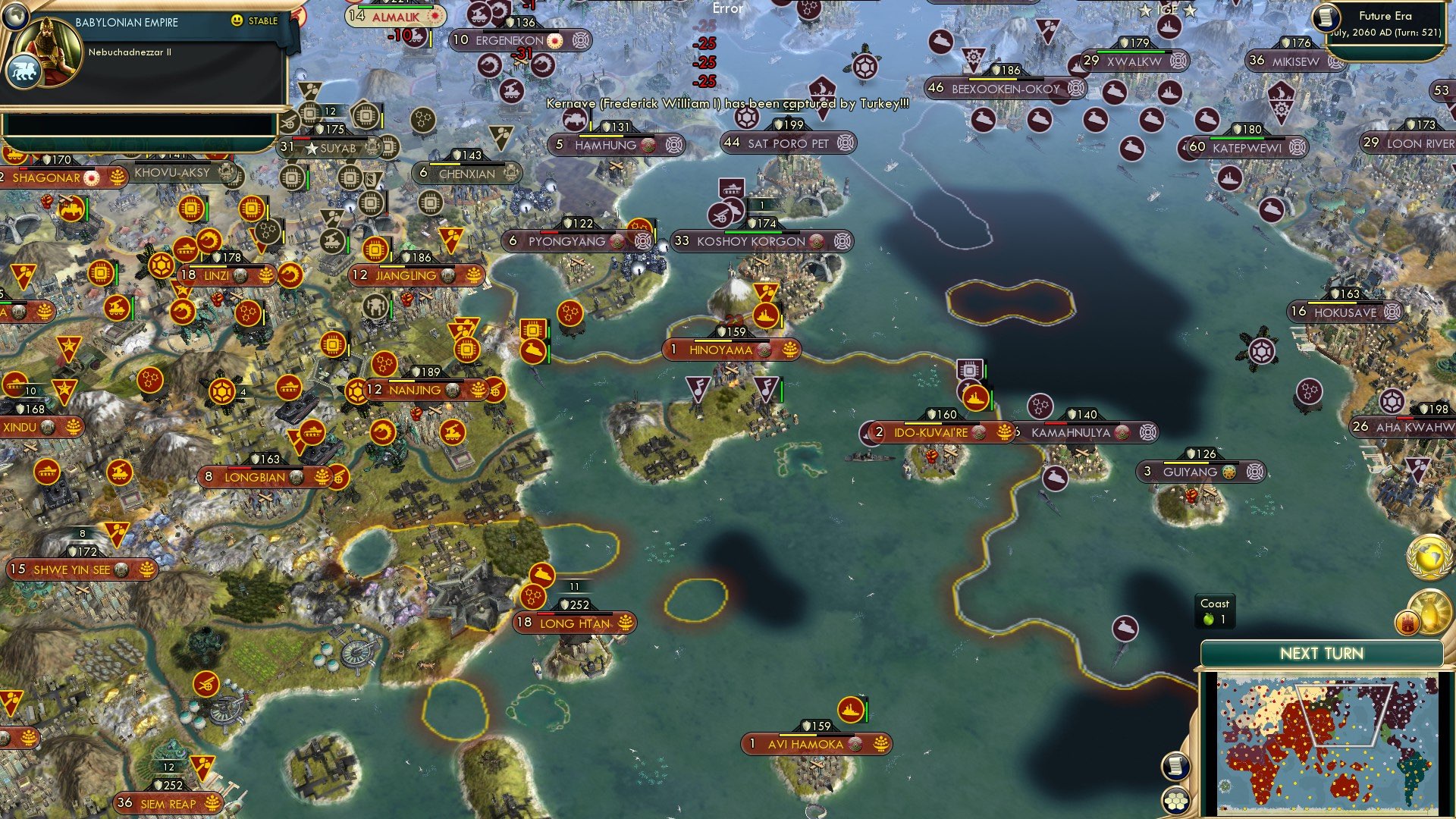Toggle the hex grid map options button
The width and height of the screenshot is (1456, 819).
[x=1175, y=800]
